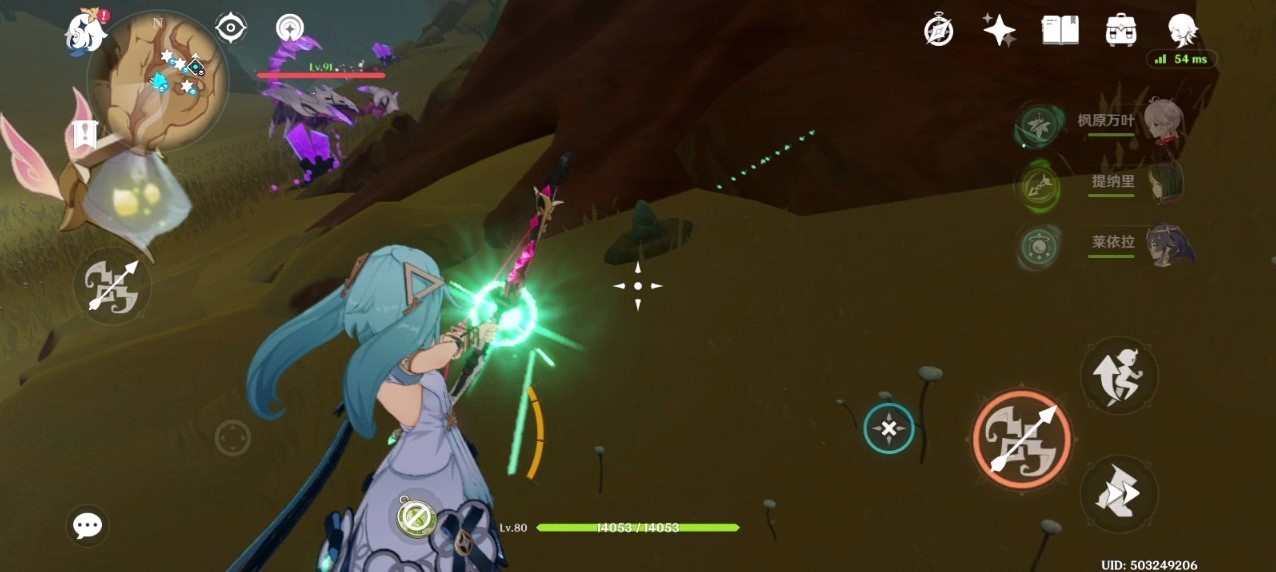Screen dimensions: 1276x572
Task: Tap the crosshair target icon beside minimap
Action: (x=231, y=28)
